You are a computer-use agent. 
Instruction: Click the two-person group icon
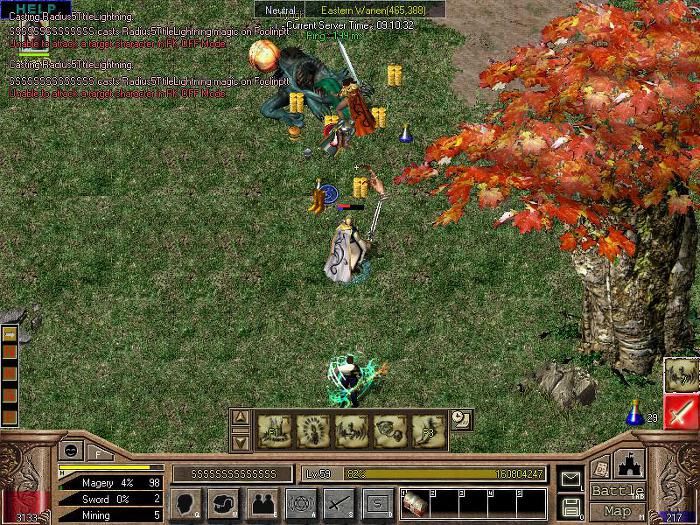(x=262, y=503)
